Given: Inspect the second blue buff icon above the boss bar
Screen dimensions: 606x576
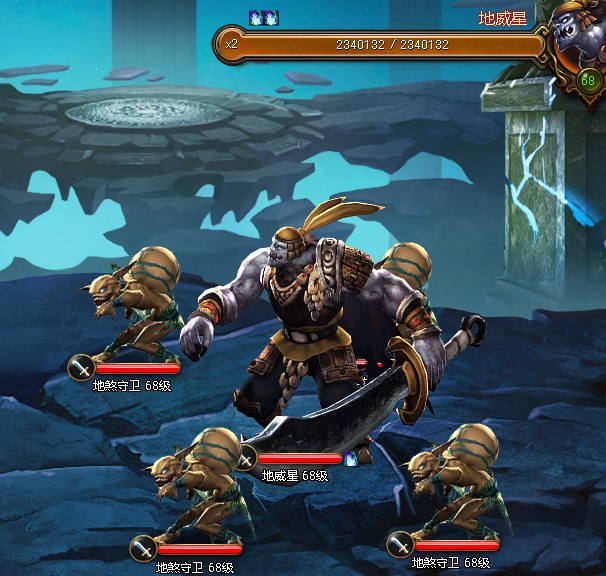Looking at the screenshot, I should pos(271,18).
